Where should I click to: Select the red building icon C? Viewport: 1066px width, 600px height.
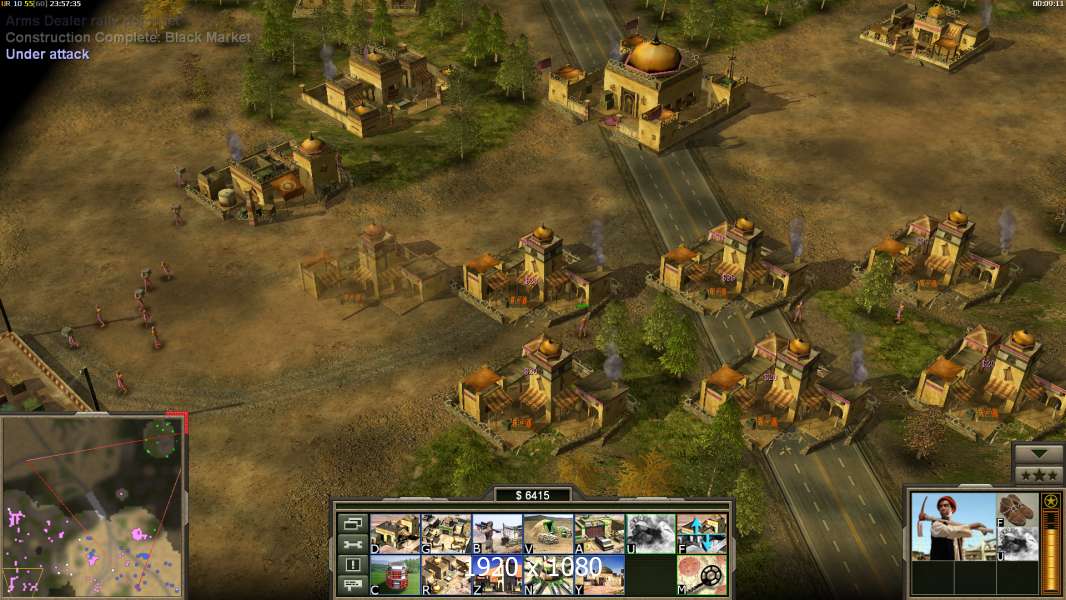394,575
